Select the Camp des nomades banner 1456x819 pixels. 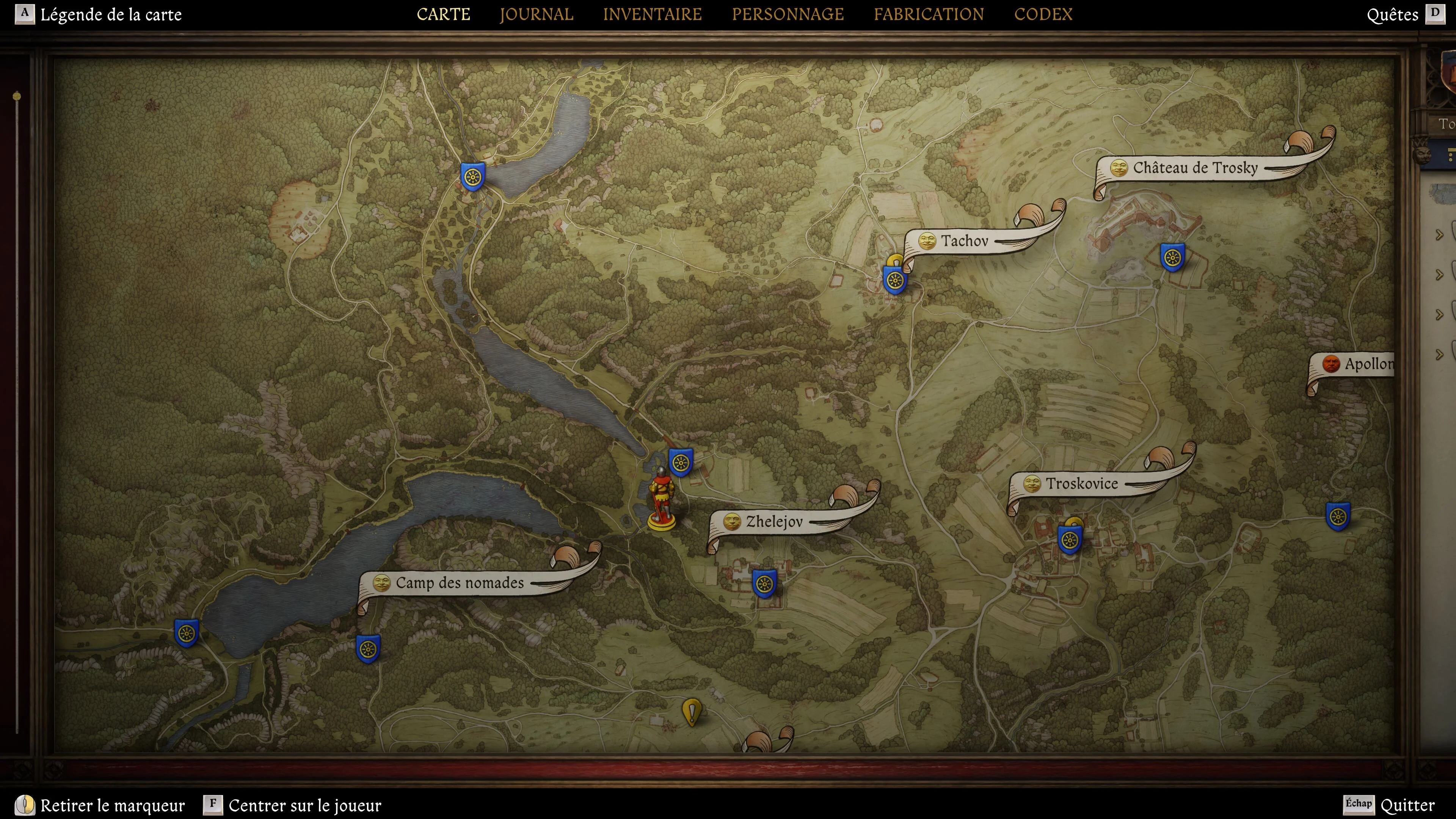tap(459, 583)
